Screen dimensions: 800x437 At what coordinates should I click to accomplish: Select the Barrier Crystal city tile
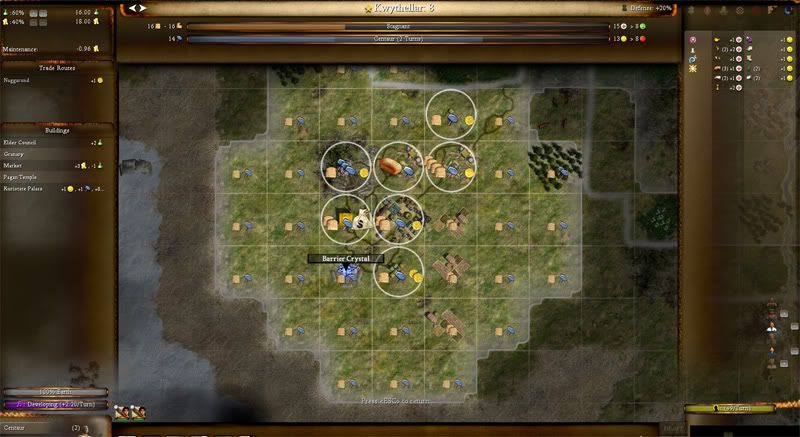coord(346,270)
